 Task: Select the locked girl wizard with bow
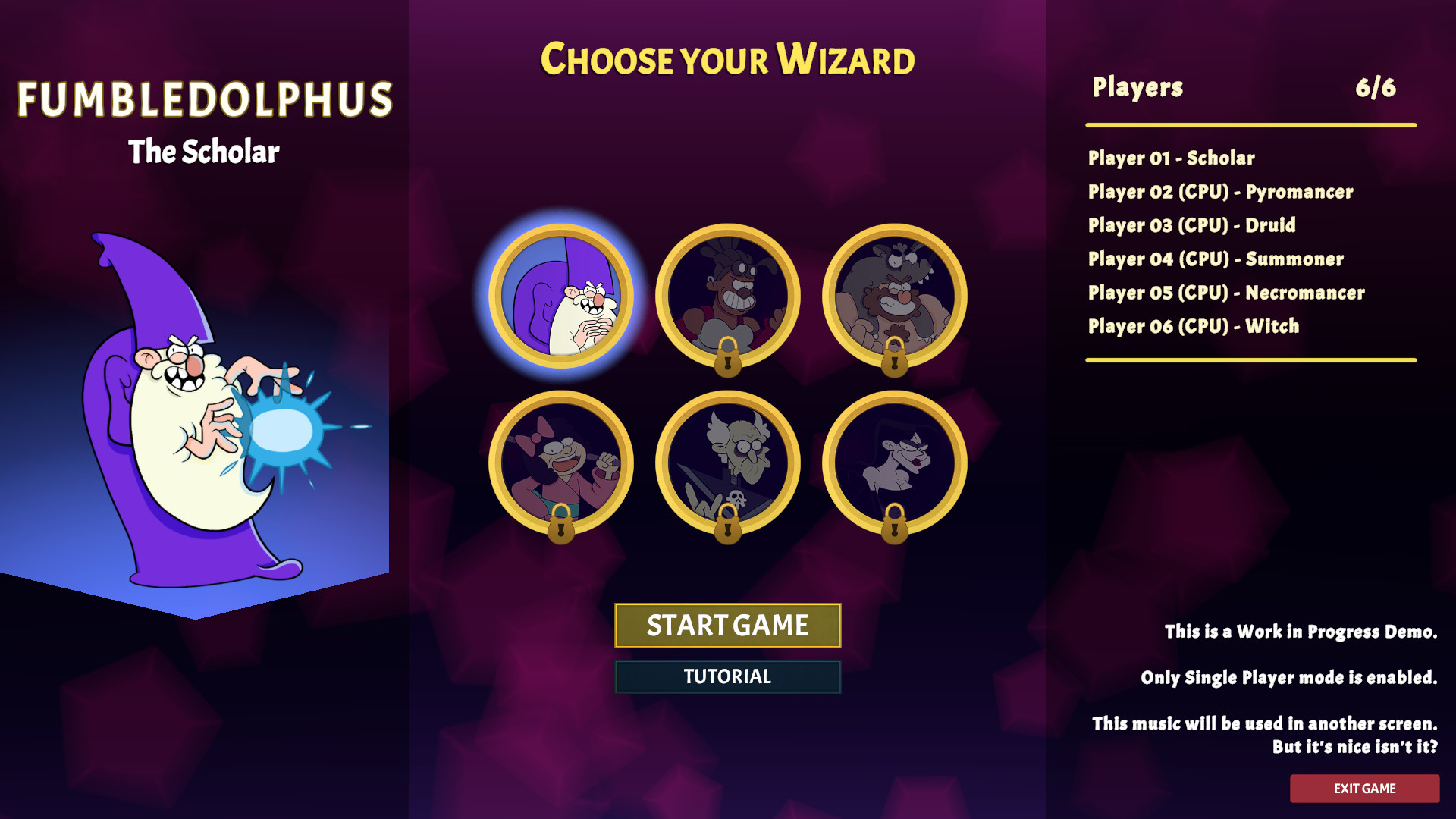click(x=563, y=463)
